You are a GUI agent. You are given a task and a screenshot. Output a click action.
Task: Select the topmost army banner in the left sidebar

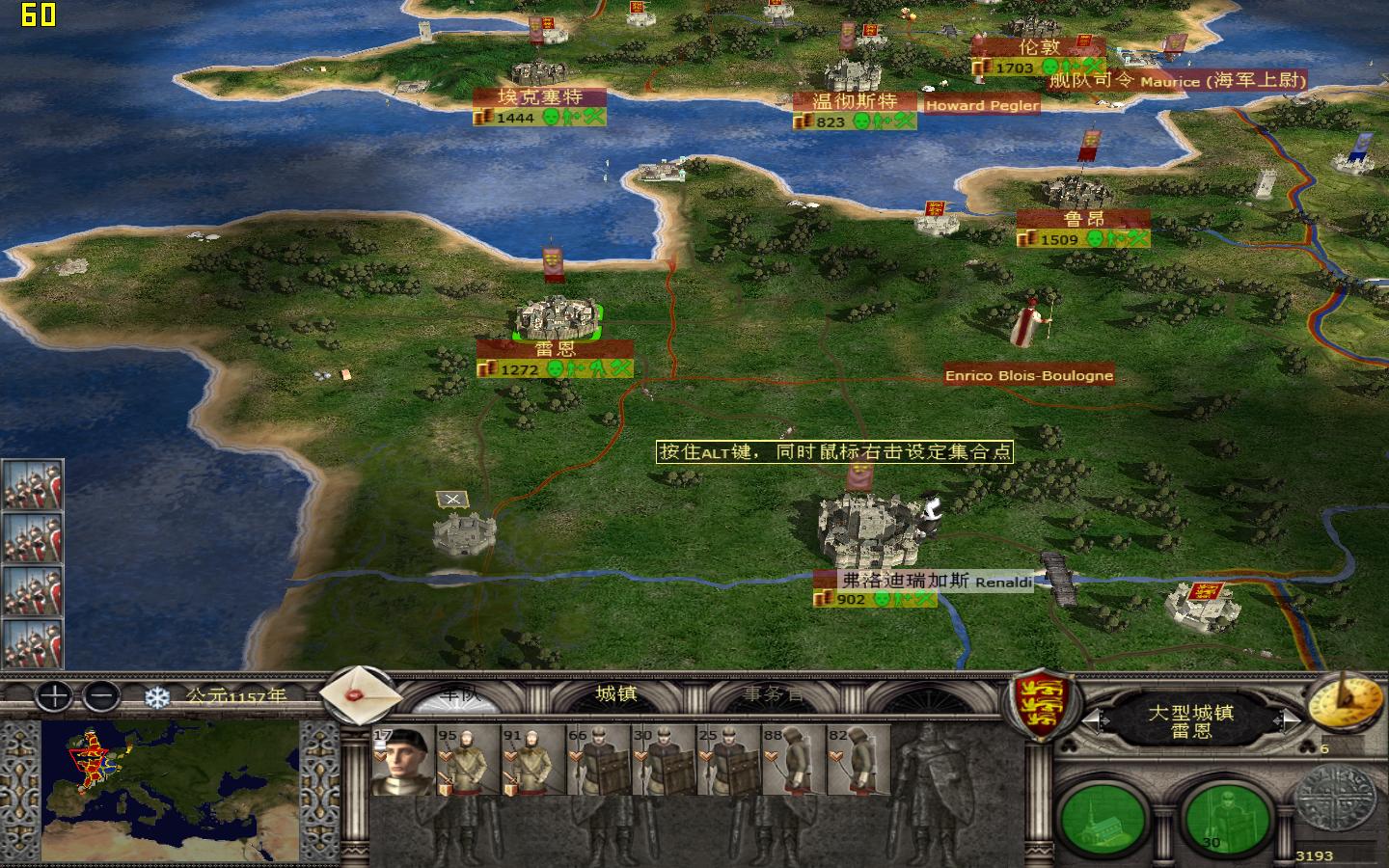pyautogui.click(x=32, y=484)
